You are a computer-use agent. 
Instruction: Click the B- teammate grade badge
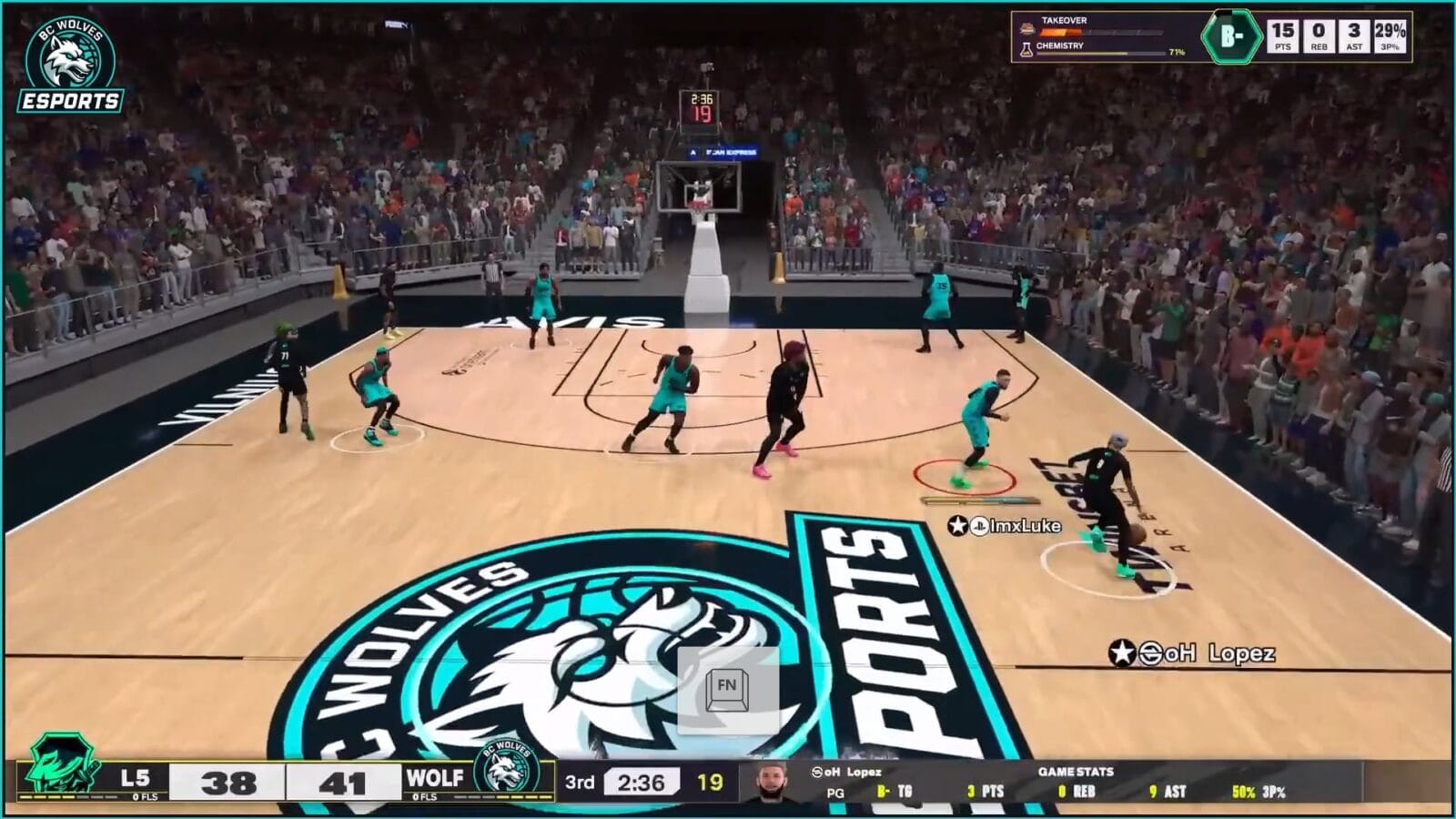(1231, 36)
